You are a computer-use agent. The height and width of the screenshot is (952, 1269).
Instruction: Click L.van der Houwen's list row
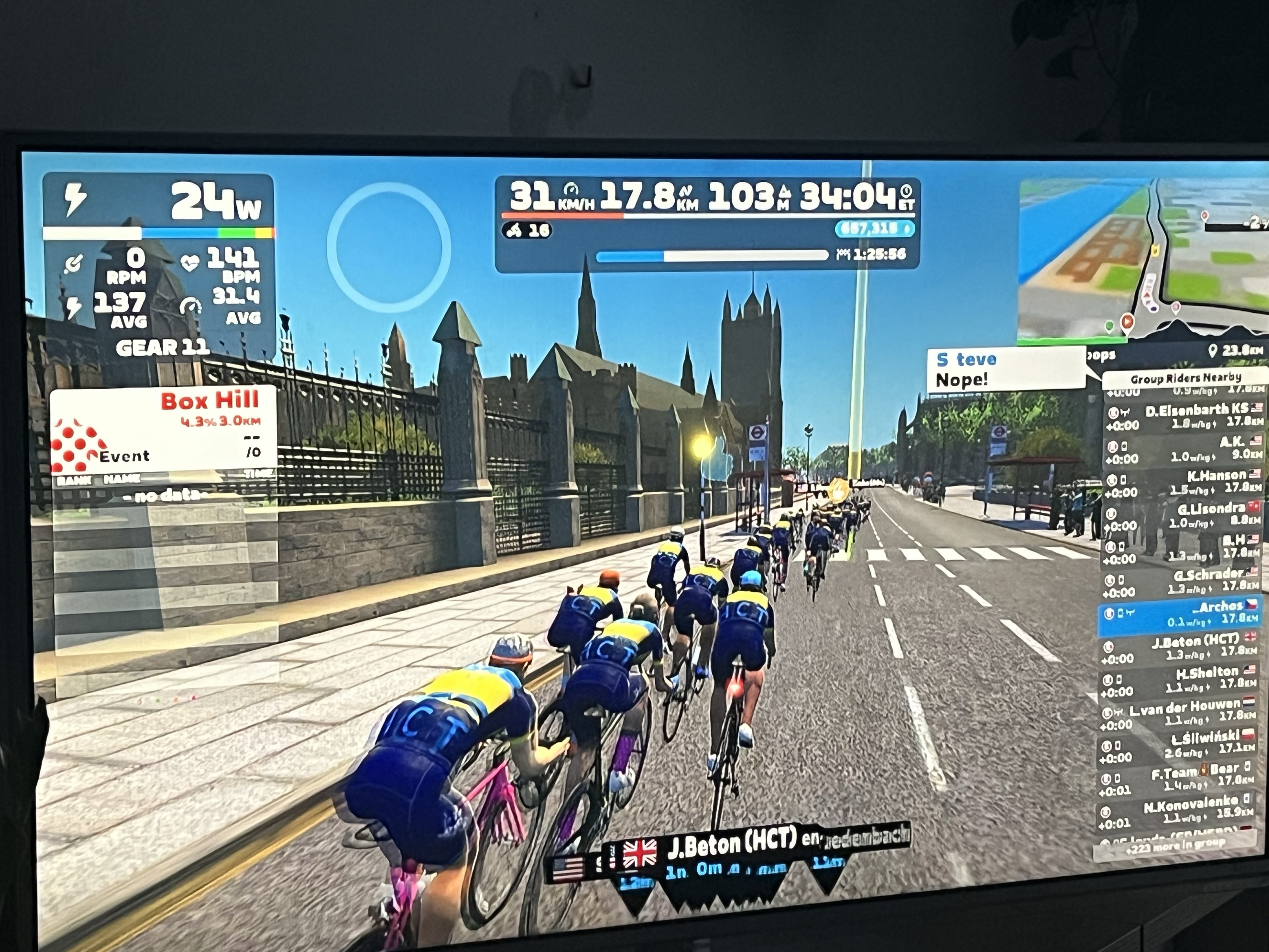(1182, 712)
